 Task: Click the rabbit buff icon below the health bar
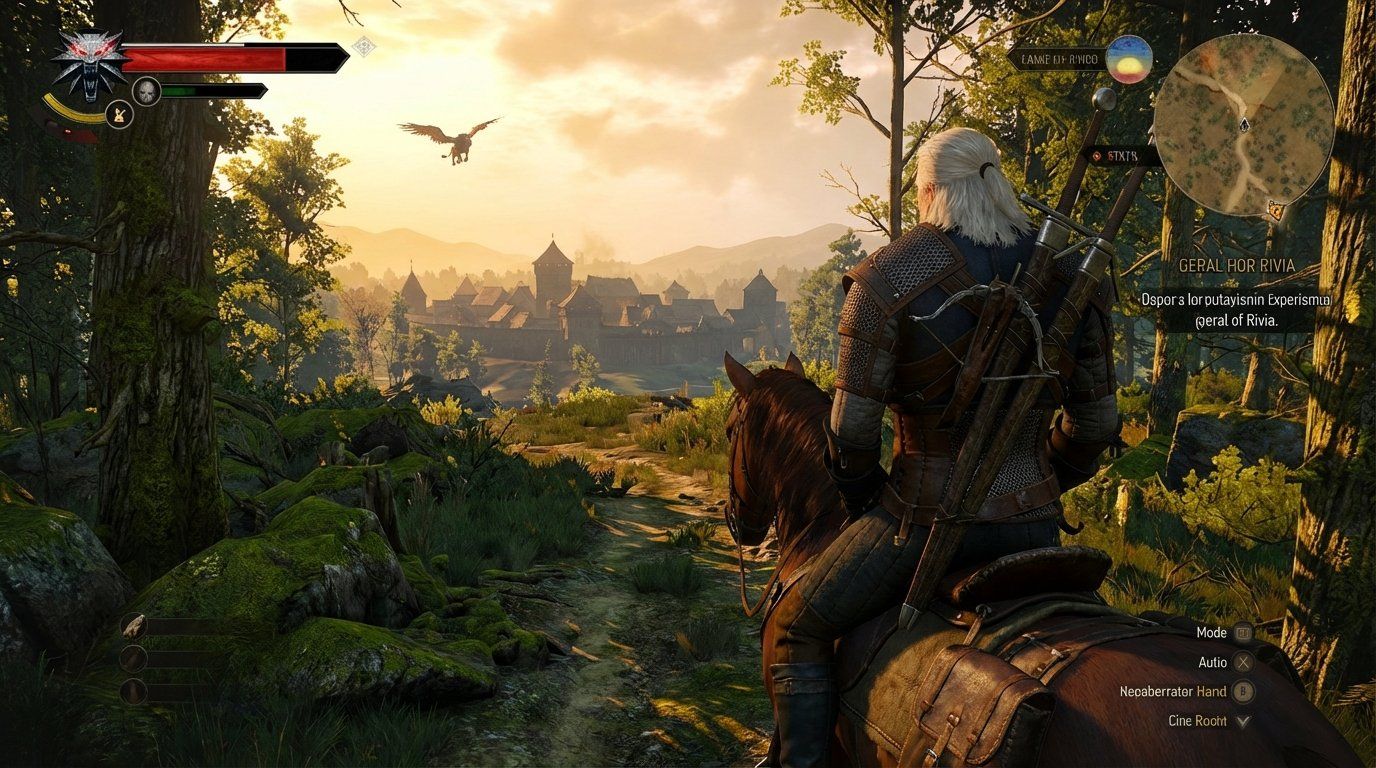click(x=118, y=113)
